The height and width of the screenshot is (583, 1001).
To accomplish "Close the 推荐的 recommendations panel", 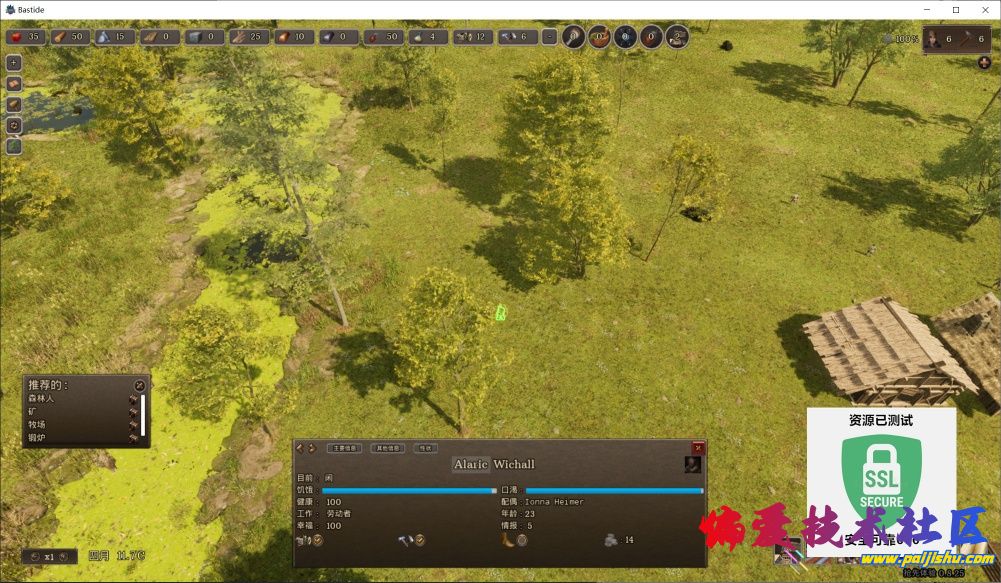I will click(140, 385).
